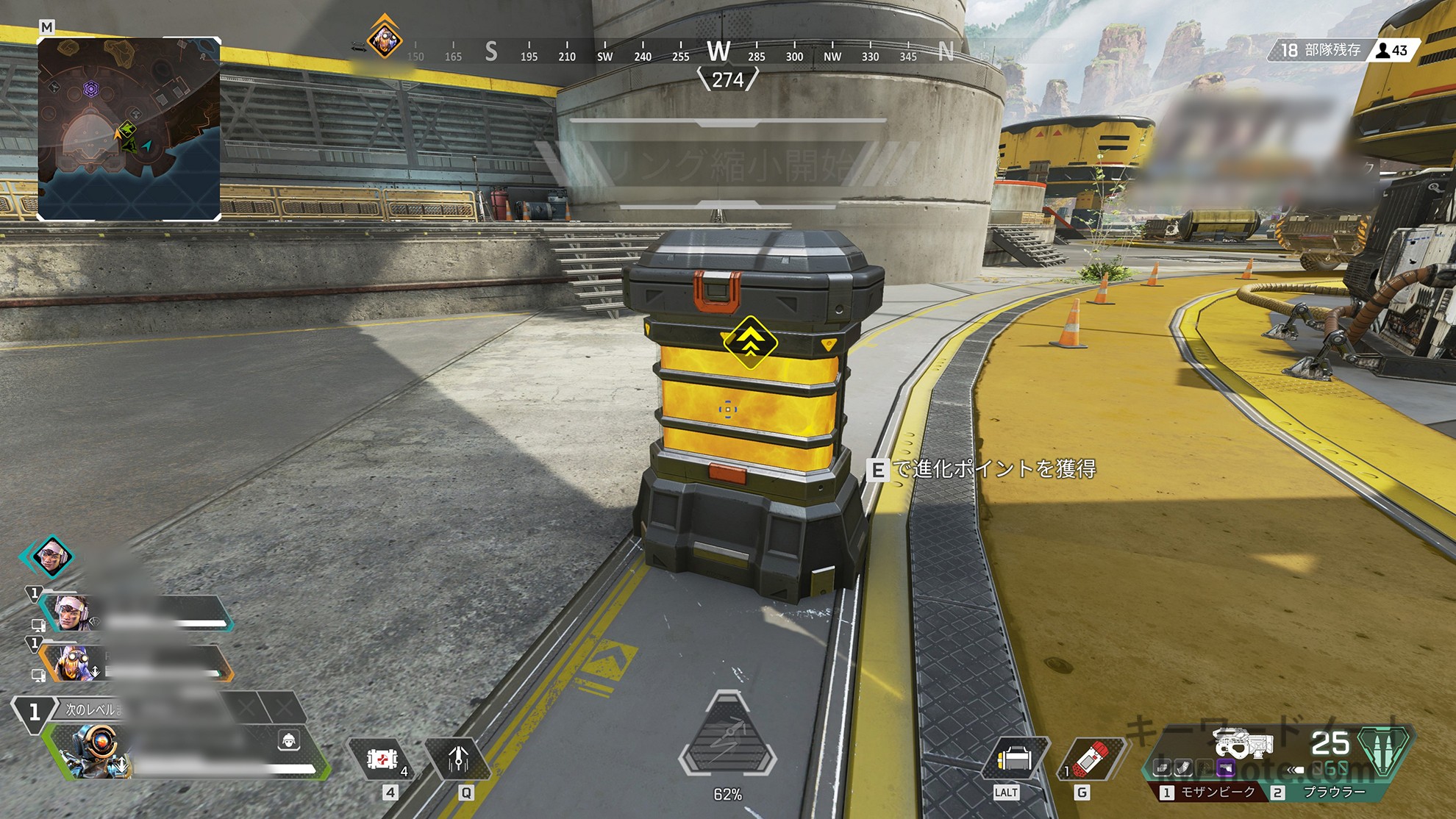Click the purple hexagon marker on minimap

pos(91,89)
